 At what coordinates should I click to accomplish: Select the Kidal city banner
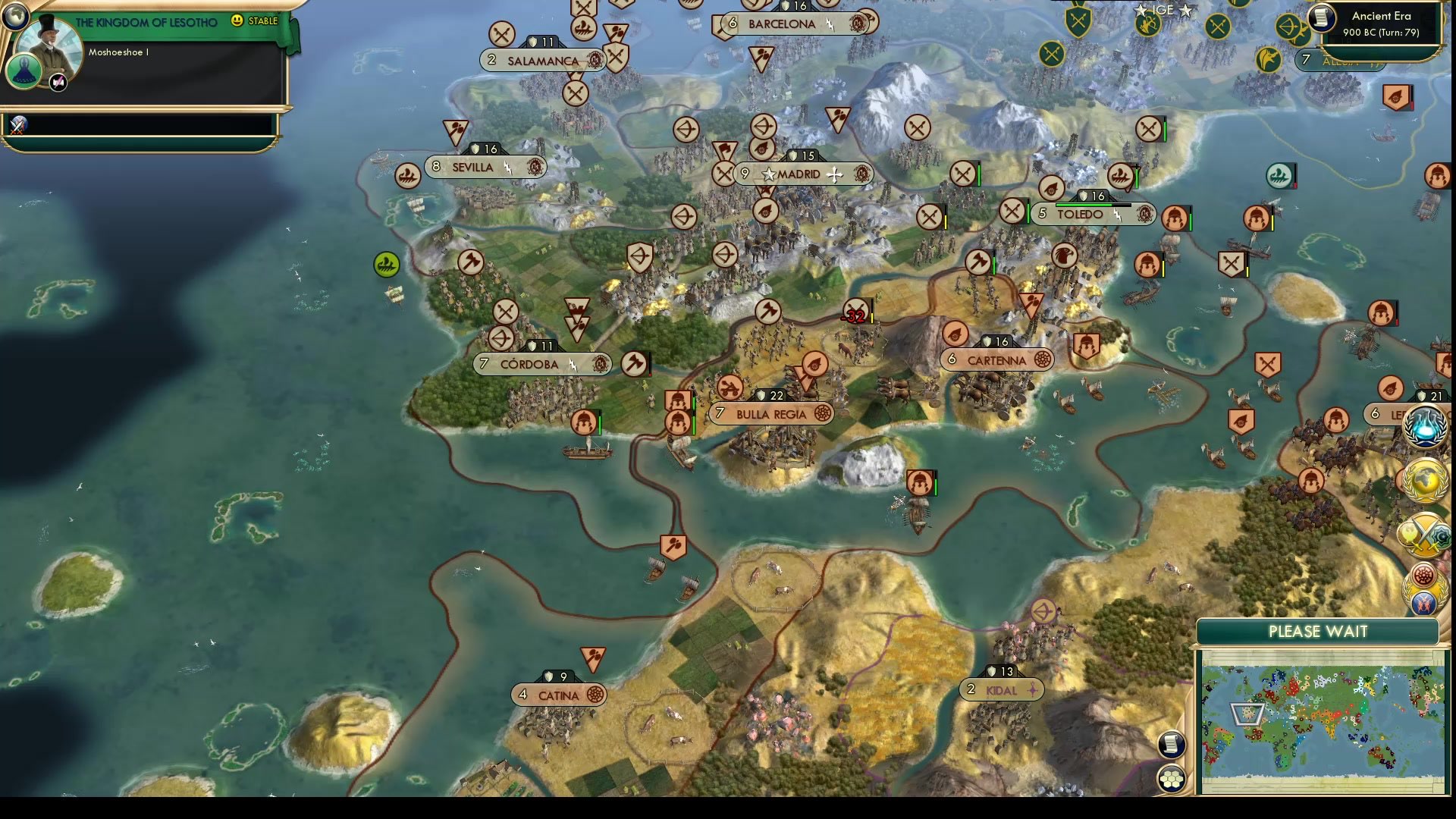[x=1001, y=690]
